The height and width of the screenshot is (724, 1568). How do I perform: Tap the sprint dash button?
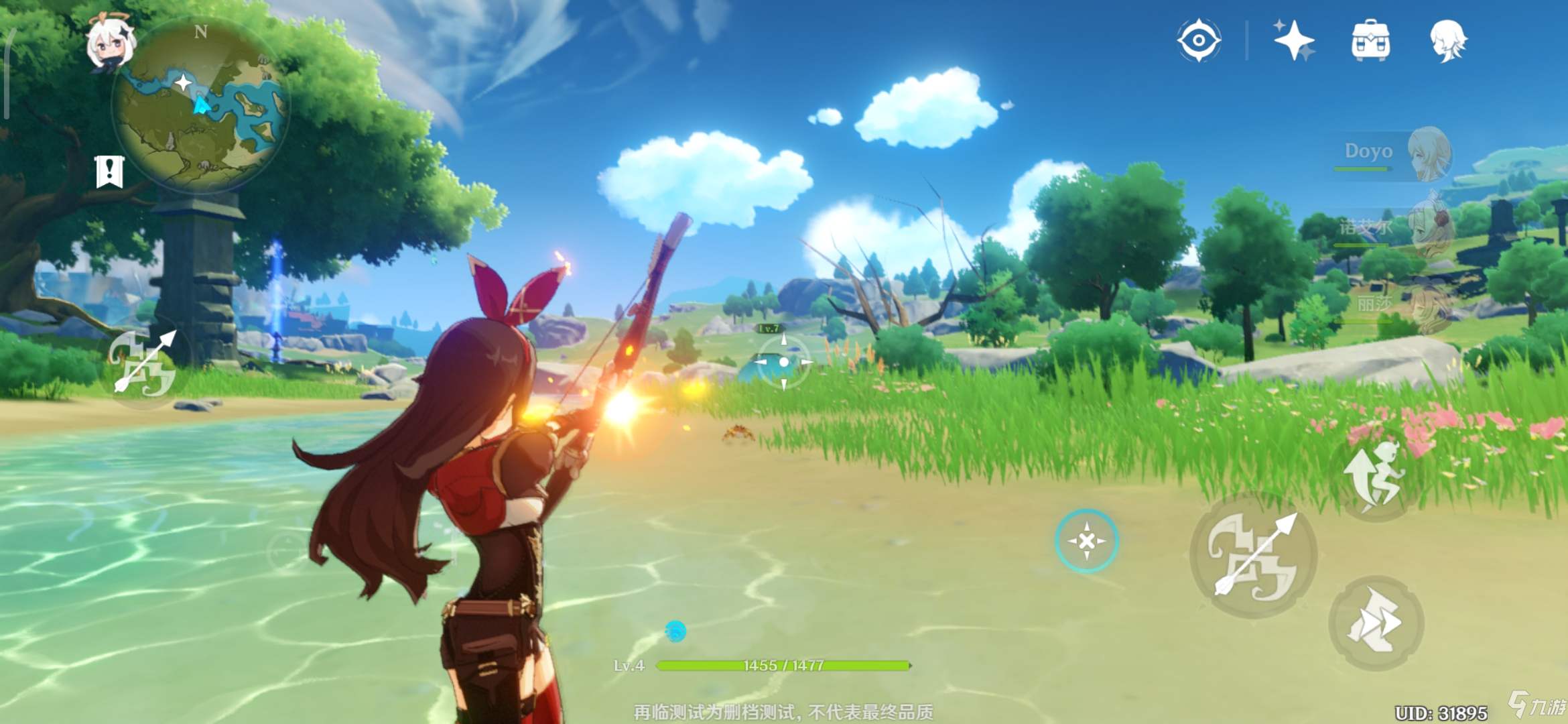click(x=1375, y=623)
